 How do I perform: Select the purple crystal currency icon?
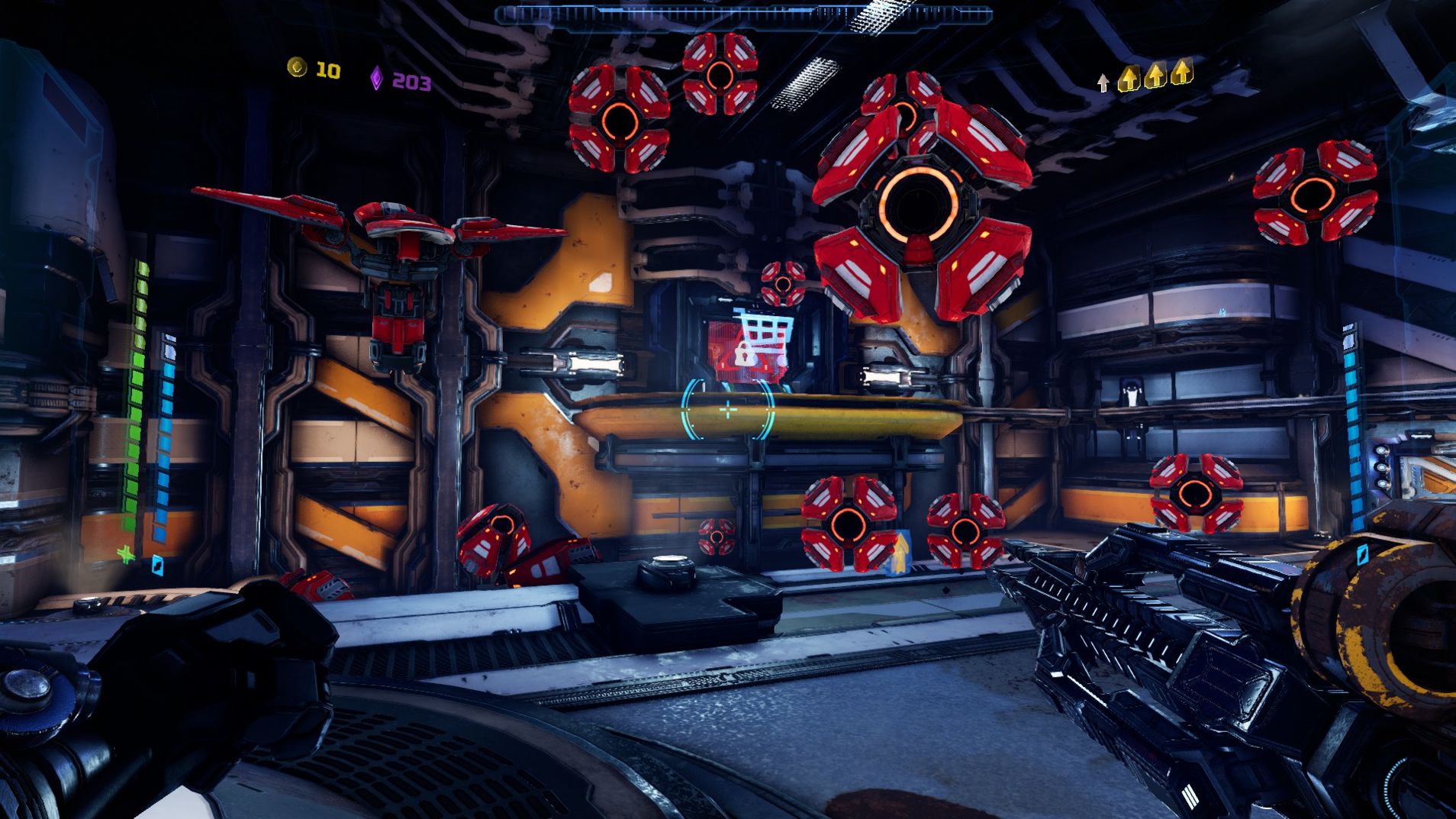(376, 78)
